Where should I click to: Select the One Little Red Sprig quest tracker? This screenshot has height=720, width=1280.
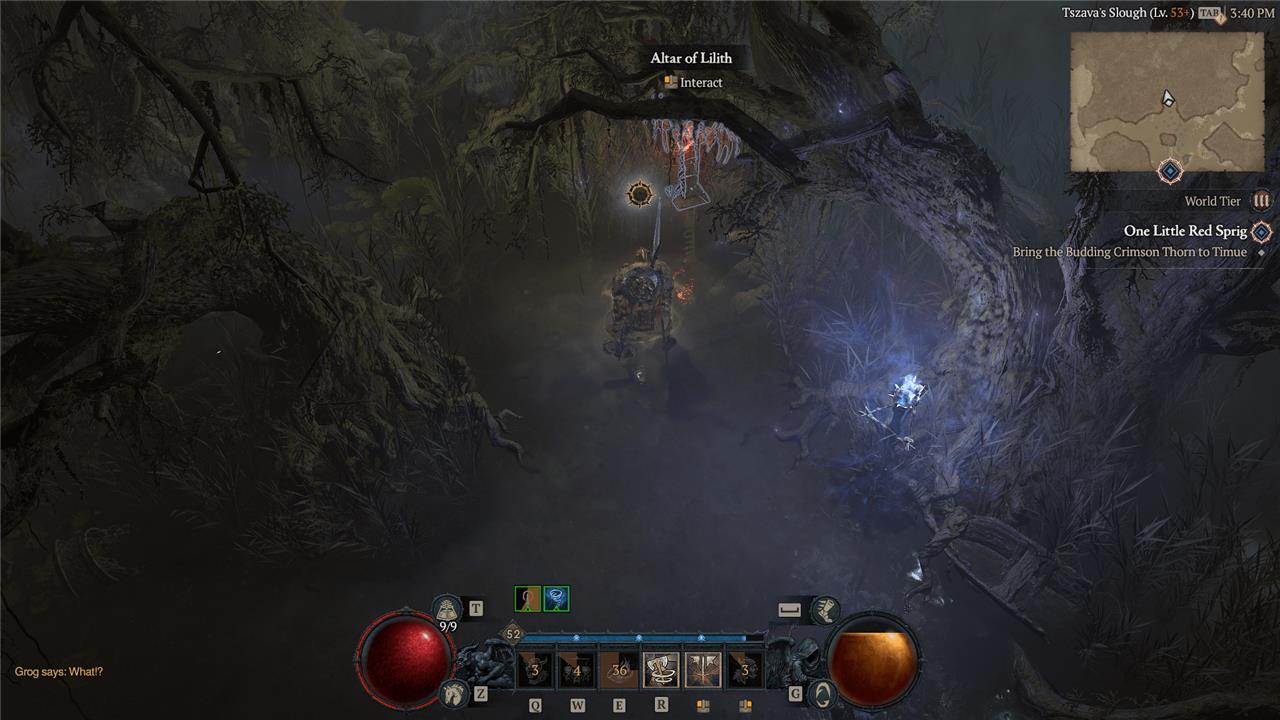1185,231
